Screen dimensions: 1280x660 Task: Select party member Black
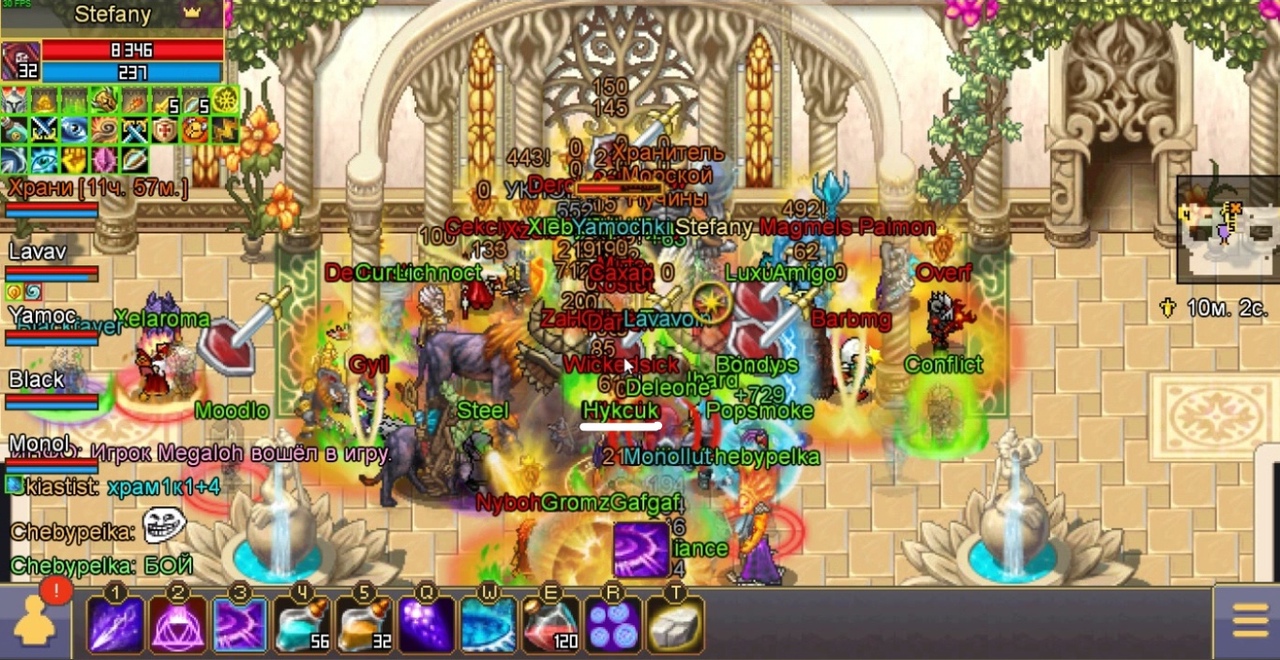tap(38, 381)
